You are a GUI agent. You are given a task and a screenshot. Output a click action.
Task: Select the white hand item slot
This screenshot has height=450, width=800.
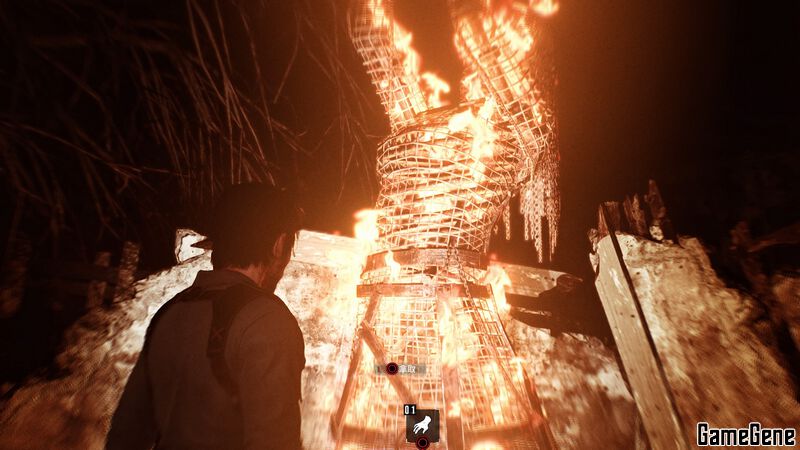click(422, 422)
